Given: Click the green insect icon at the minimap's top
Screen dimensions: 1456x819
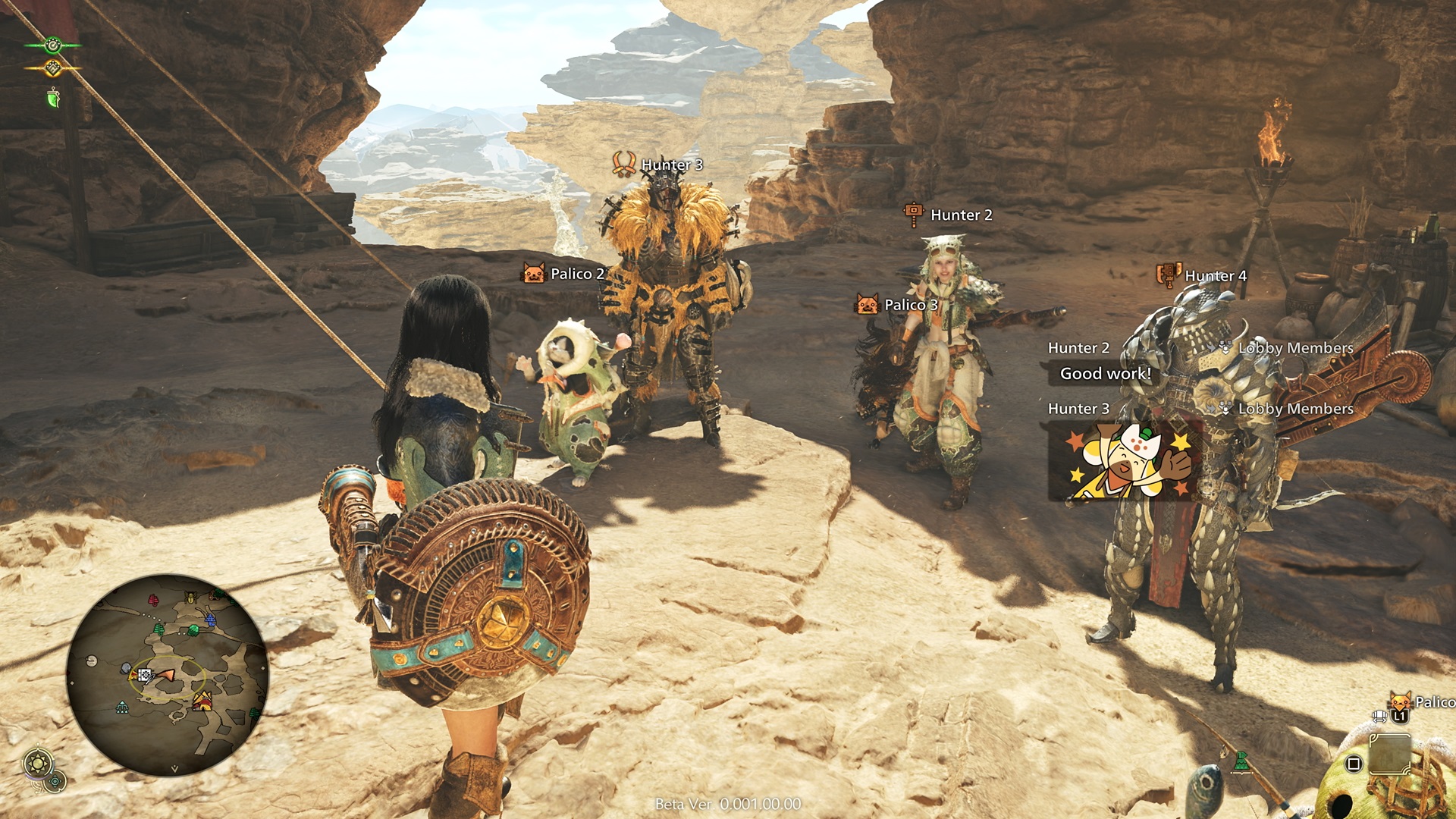Looking at the screenshot, I should (x=190, y=597).
